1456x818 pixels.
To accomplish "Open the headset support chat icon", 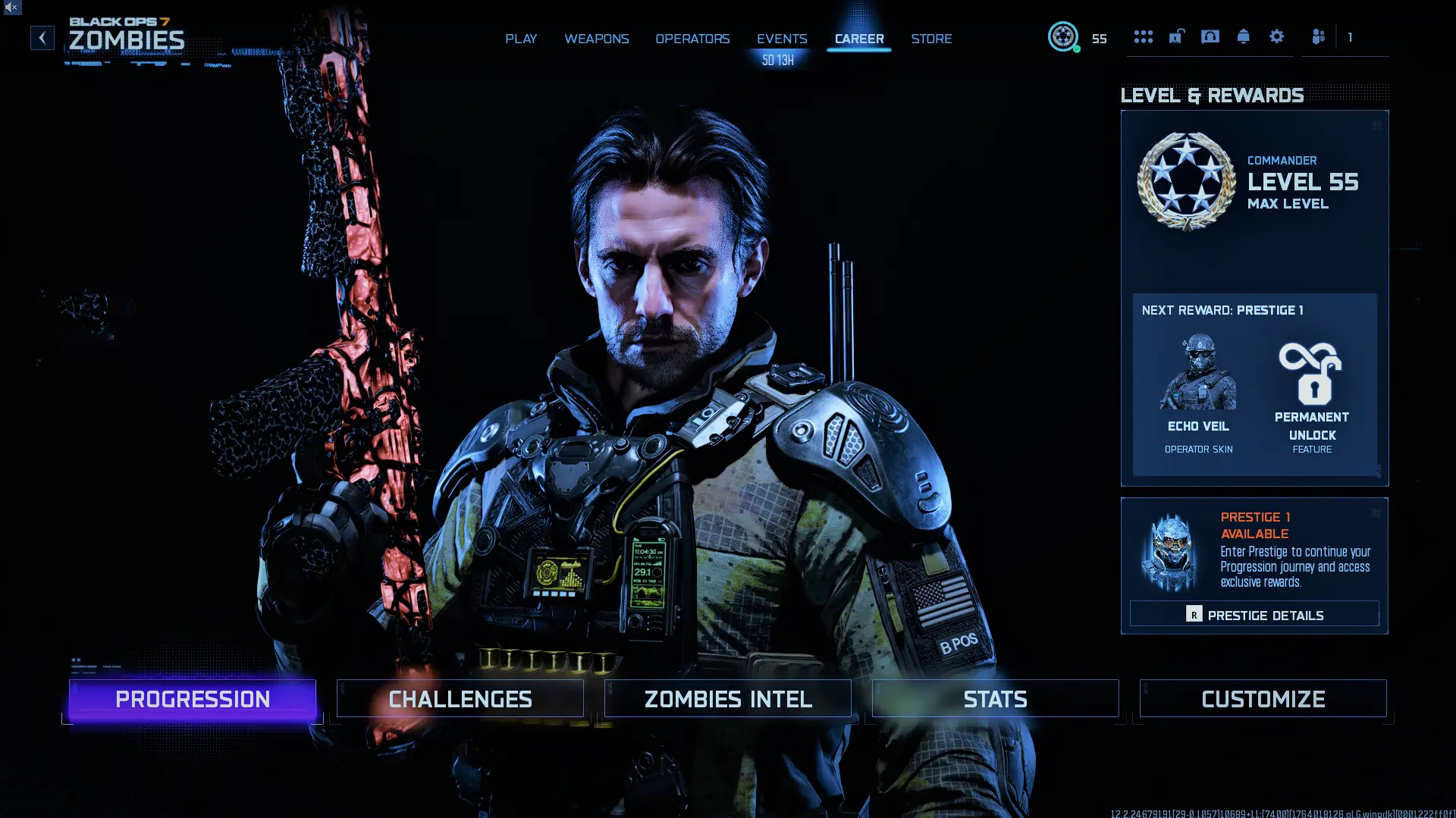I will [1210, 36].
